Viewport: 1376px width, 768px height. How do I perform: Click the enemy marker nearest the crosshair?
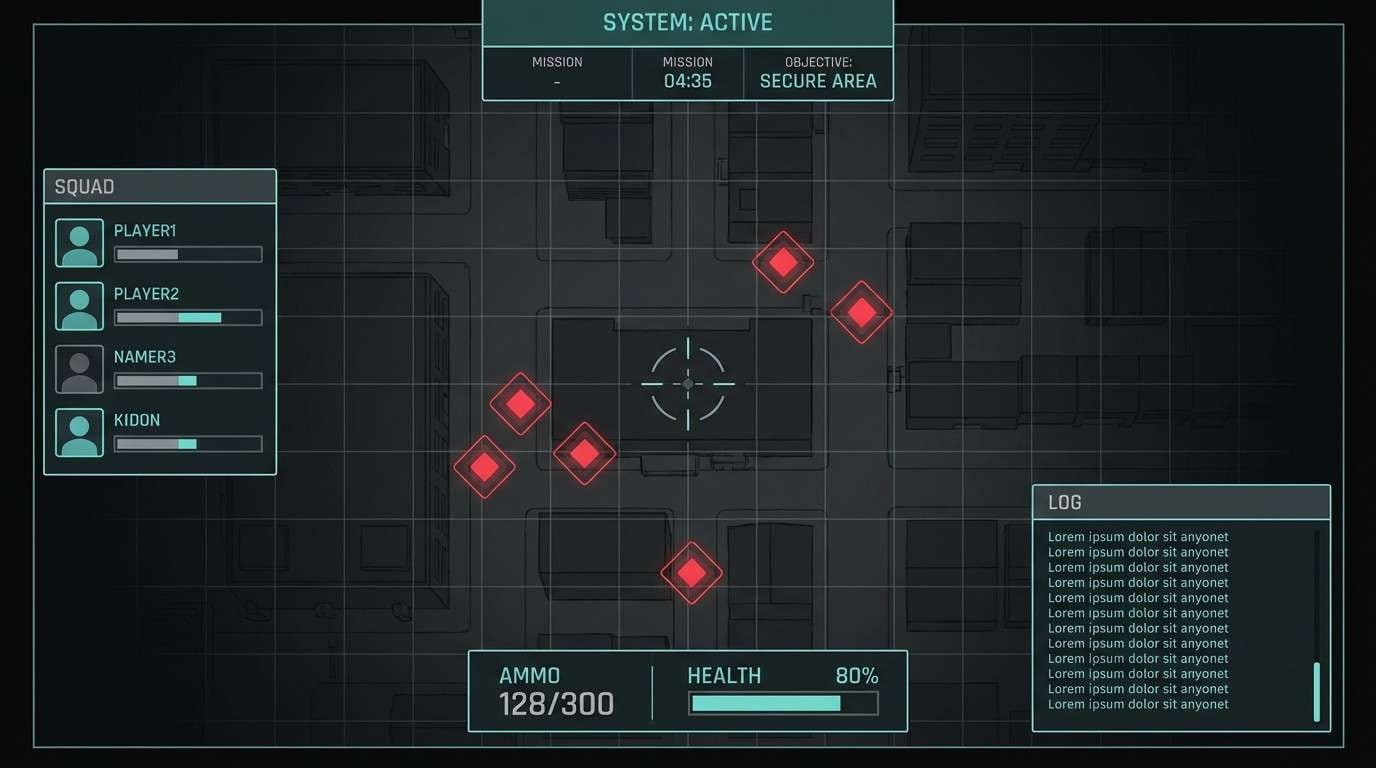(x=584, y=452)
